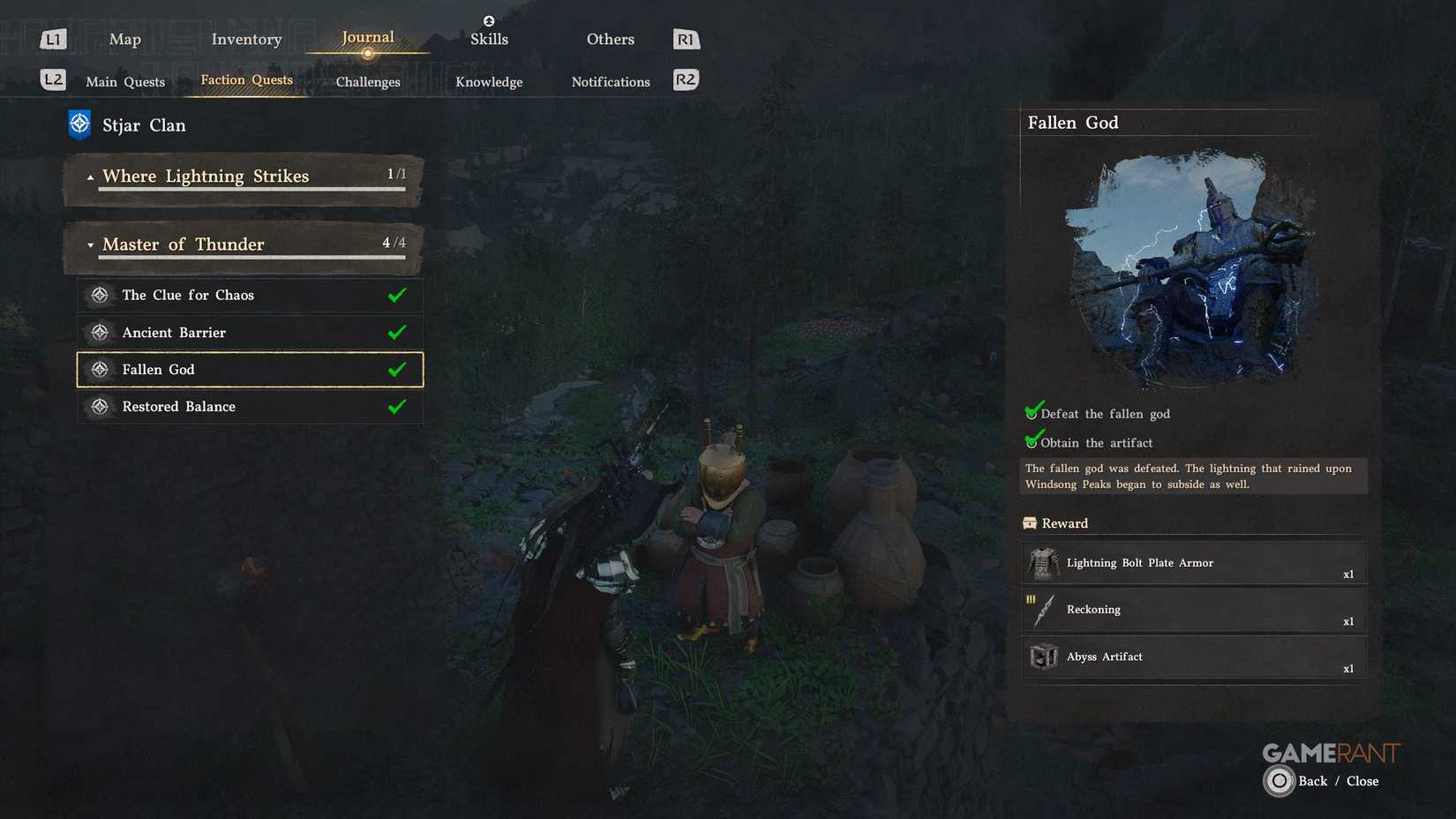
Task: Select the Fallen God quest entry
Action: (x=250, y=369)
